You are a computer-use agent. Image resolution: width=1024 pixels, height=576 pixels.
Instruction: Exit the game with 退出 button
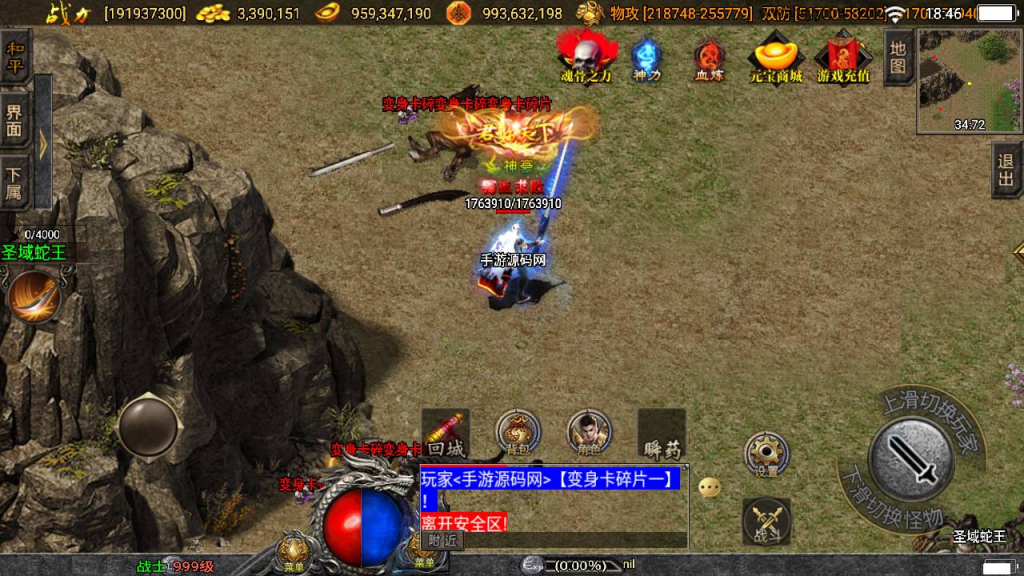click(x=1006, y=170)
